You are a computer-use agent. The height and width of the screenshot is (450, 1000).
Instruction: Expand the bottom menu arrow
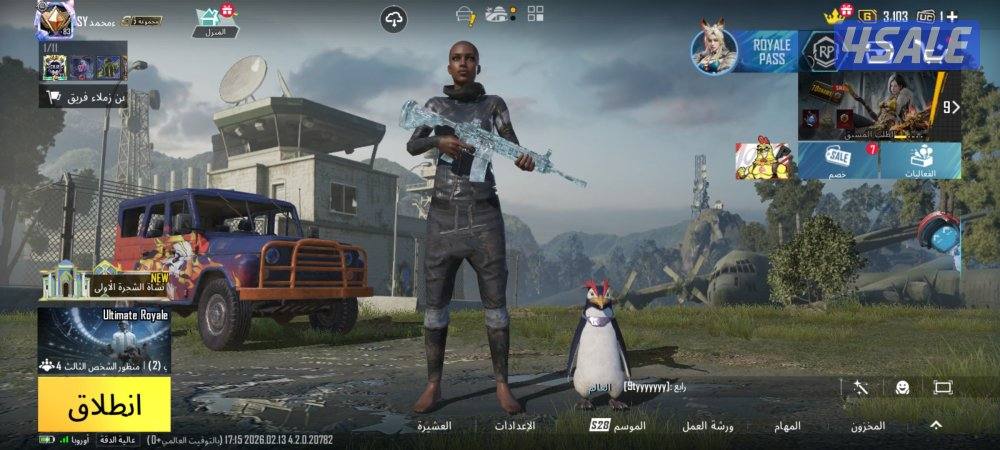coord(936,425)
